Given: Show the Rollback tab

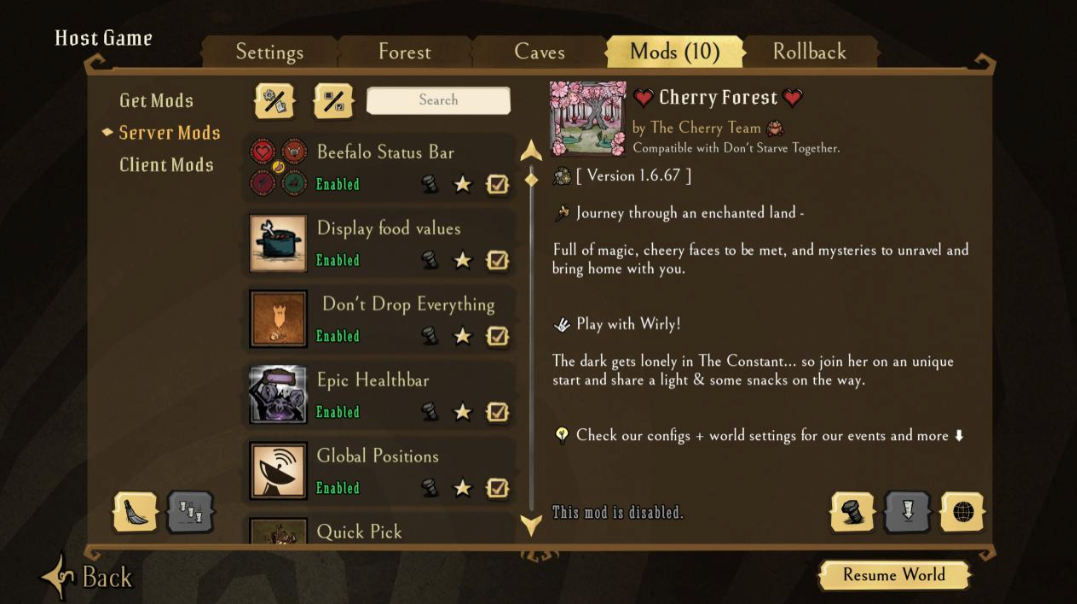Looking at the screenshot, I should point(809,52).
